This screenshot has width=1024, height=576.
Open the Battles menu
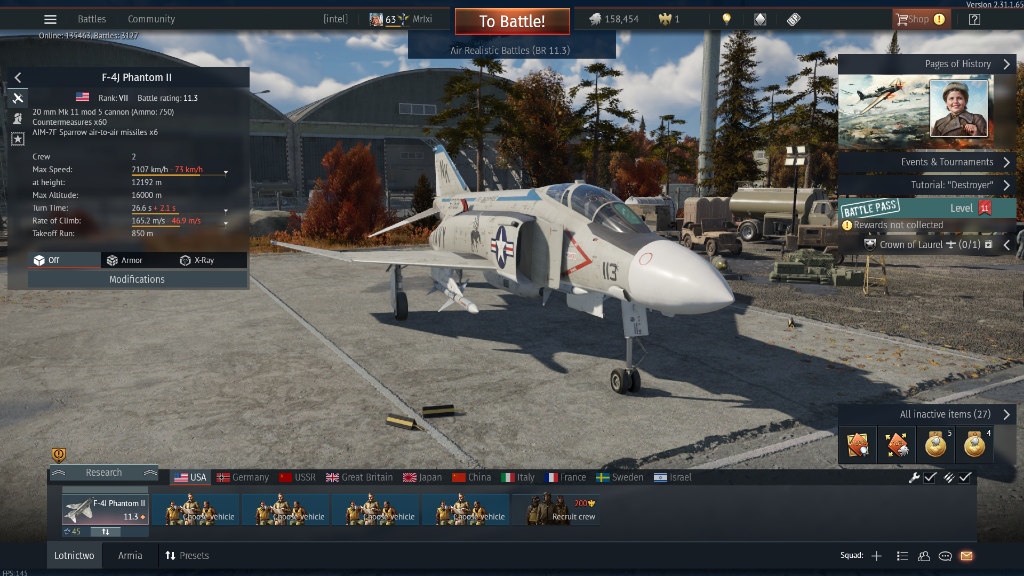point(92,19)
